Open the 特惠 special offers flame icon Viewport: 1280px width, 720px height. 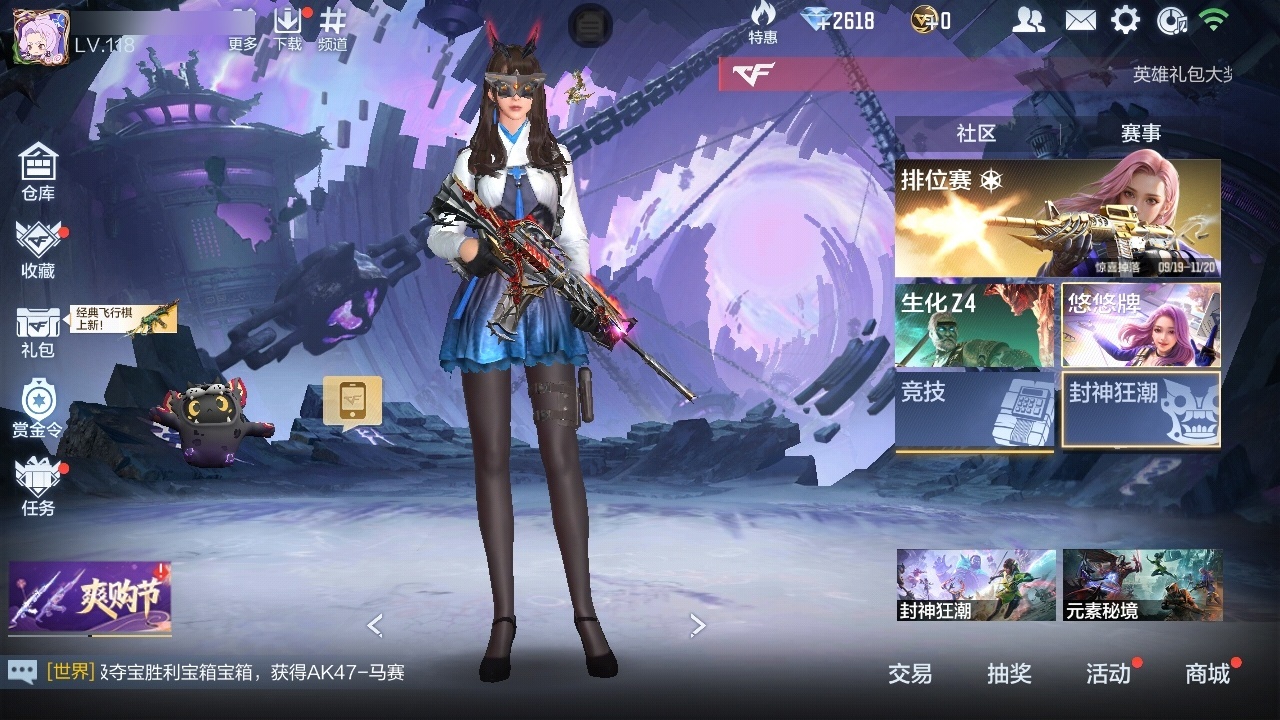click(763, 23)
